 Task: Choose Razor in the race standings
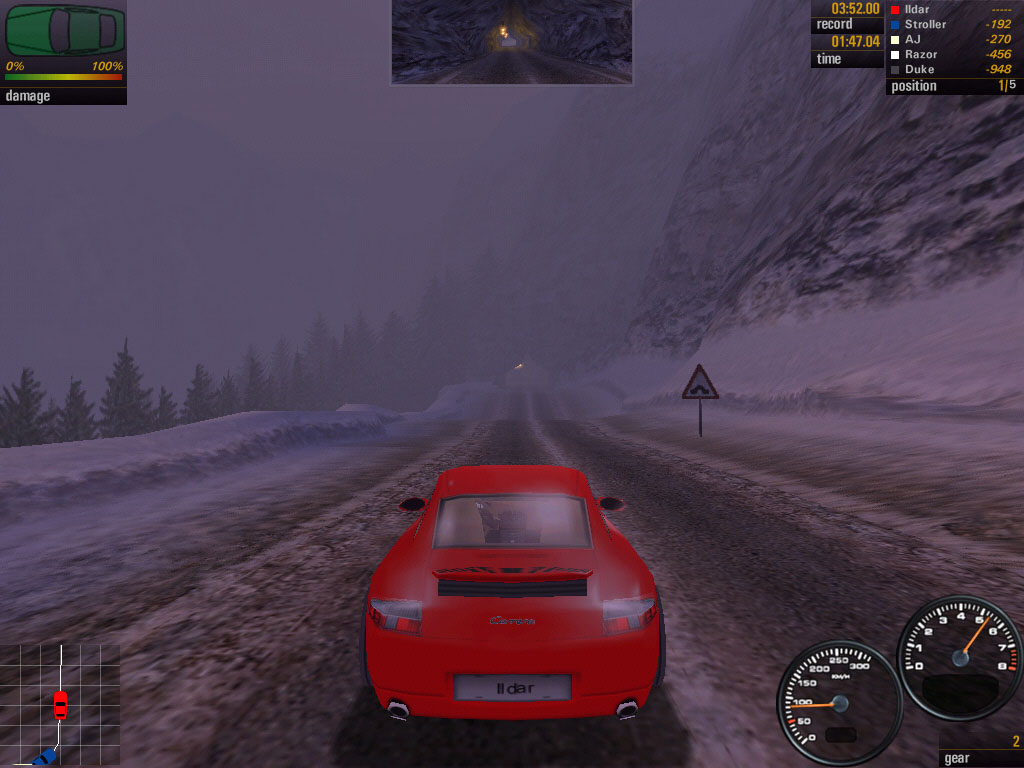(x=921, y=54)
